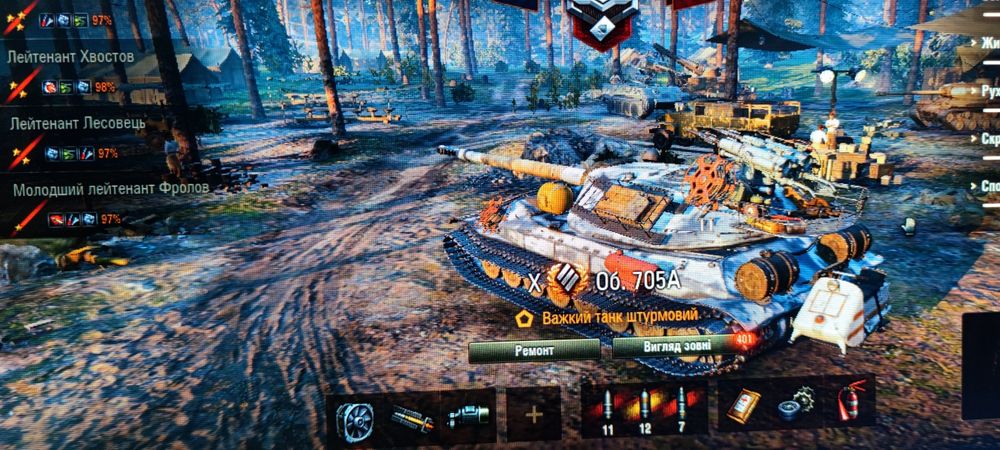The height and width of the screenshot is (450, 1000).
Task: Open Молодший лейтенант Фролов crew profile
Action: pos(110,188)
